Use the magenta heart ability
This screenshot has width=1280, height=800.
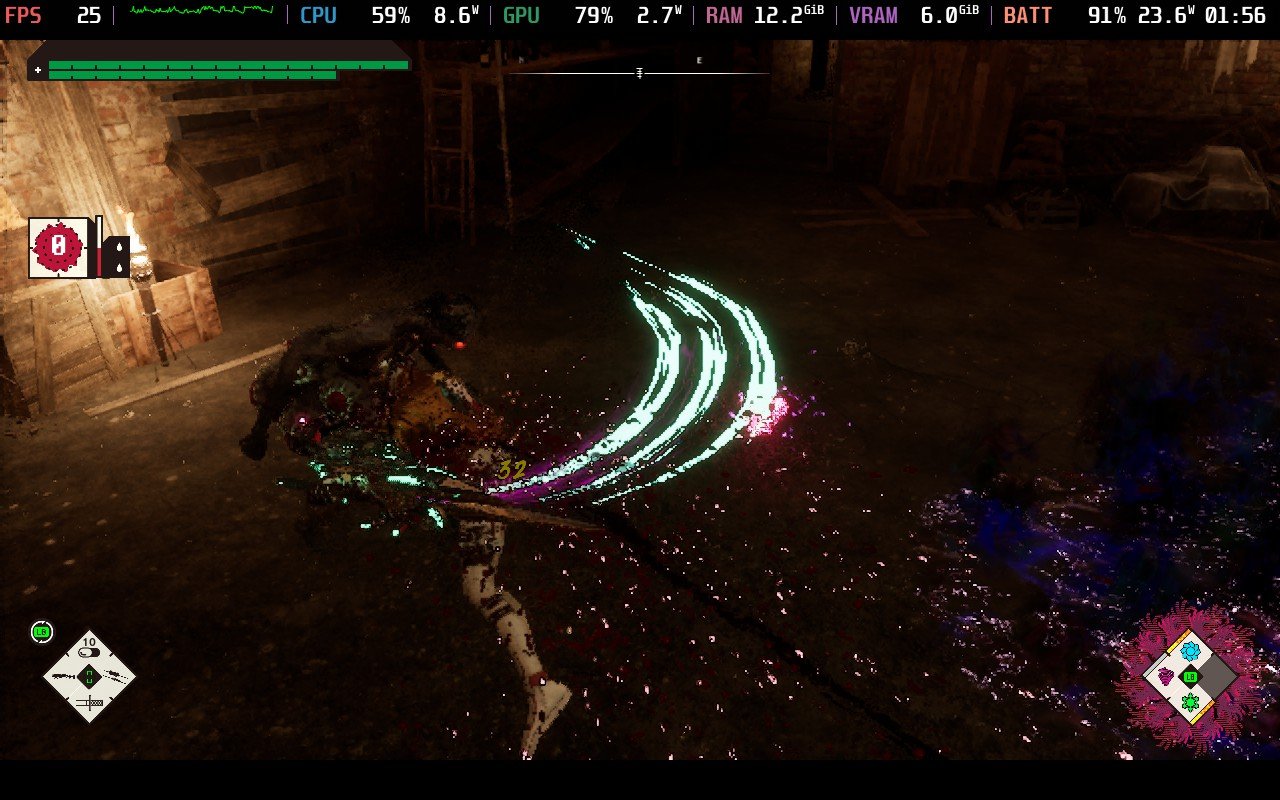tap(1165, 677)
